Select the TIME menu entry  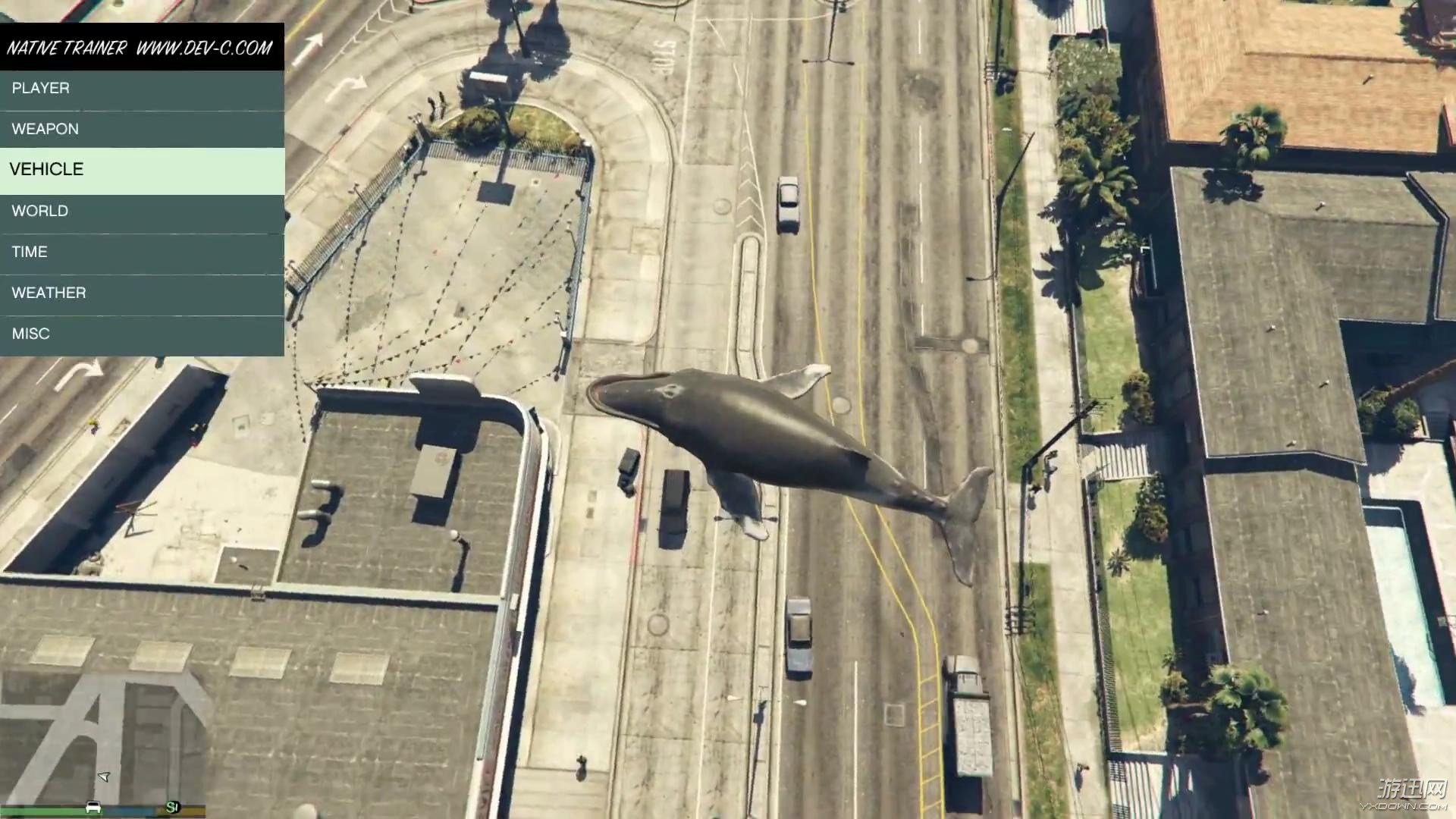click(x=142, y=253)
